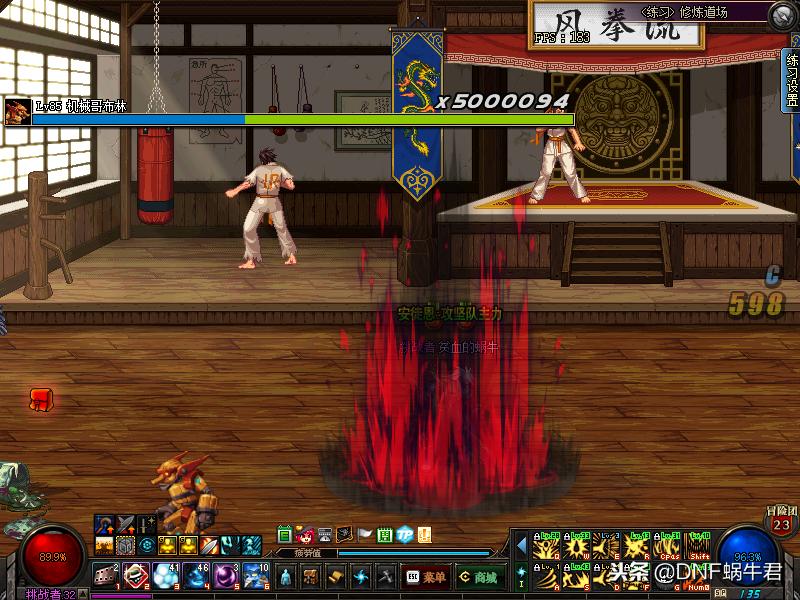Activate the skill bound to S
The width and height of the screenshot is (800, 600).
coord(578,577)
